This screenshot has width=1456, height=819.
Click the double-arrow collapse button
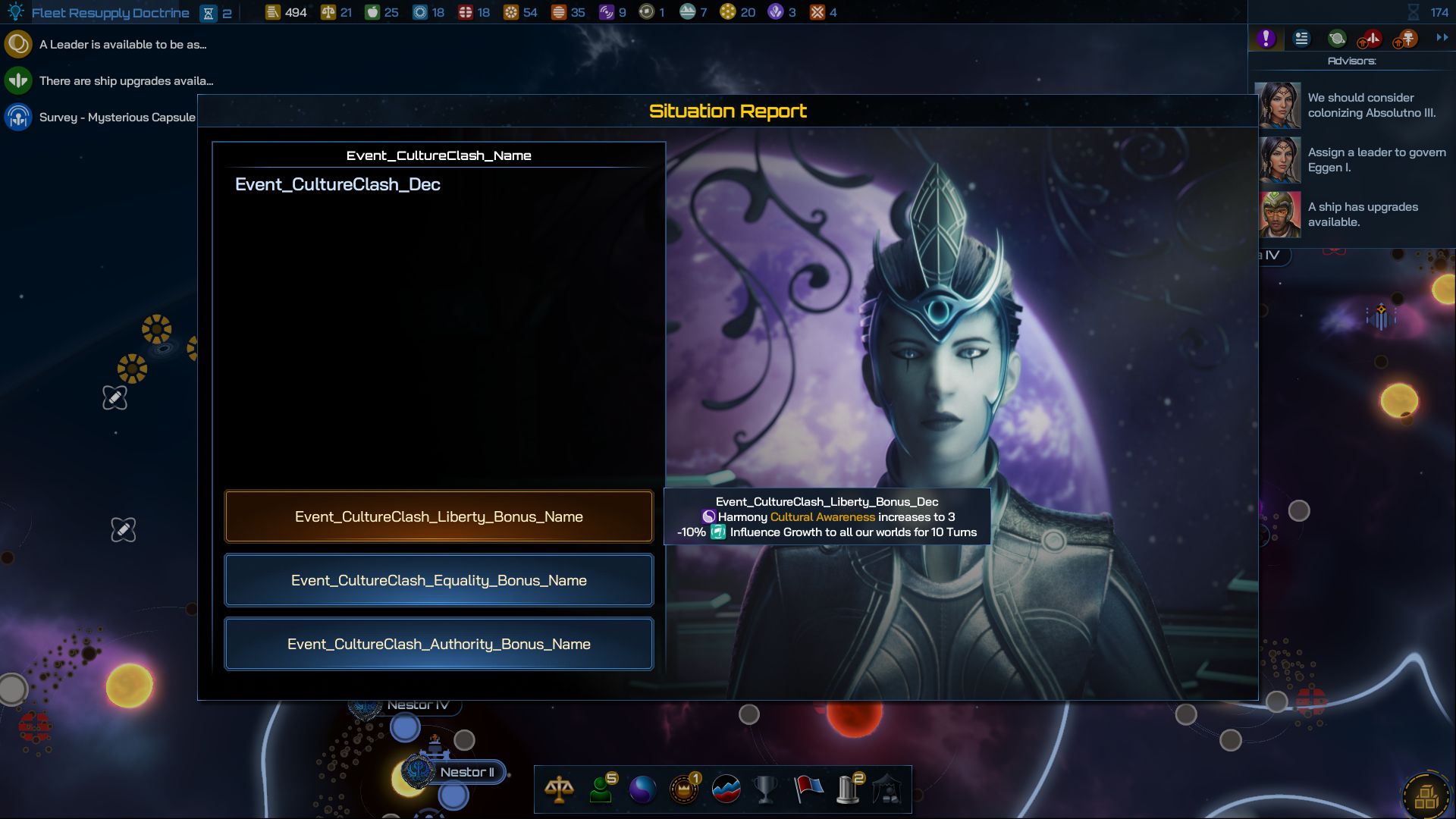point(1442,37)
